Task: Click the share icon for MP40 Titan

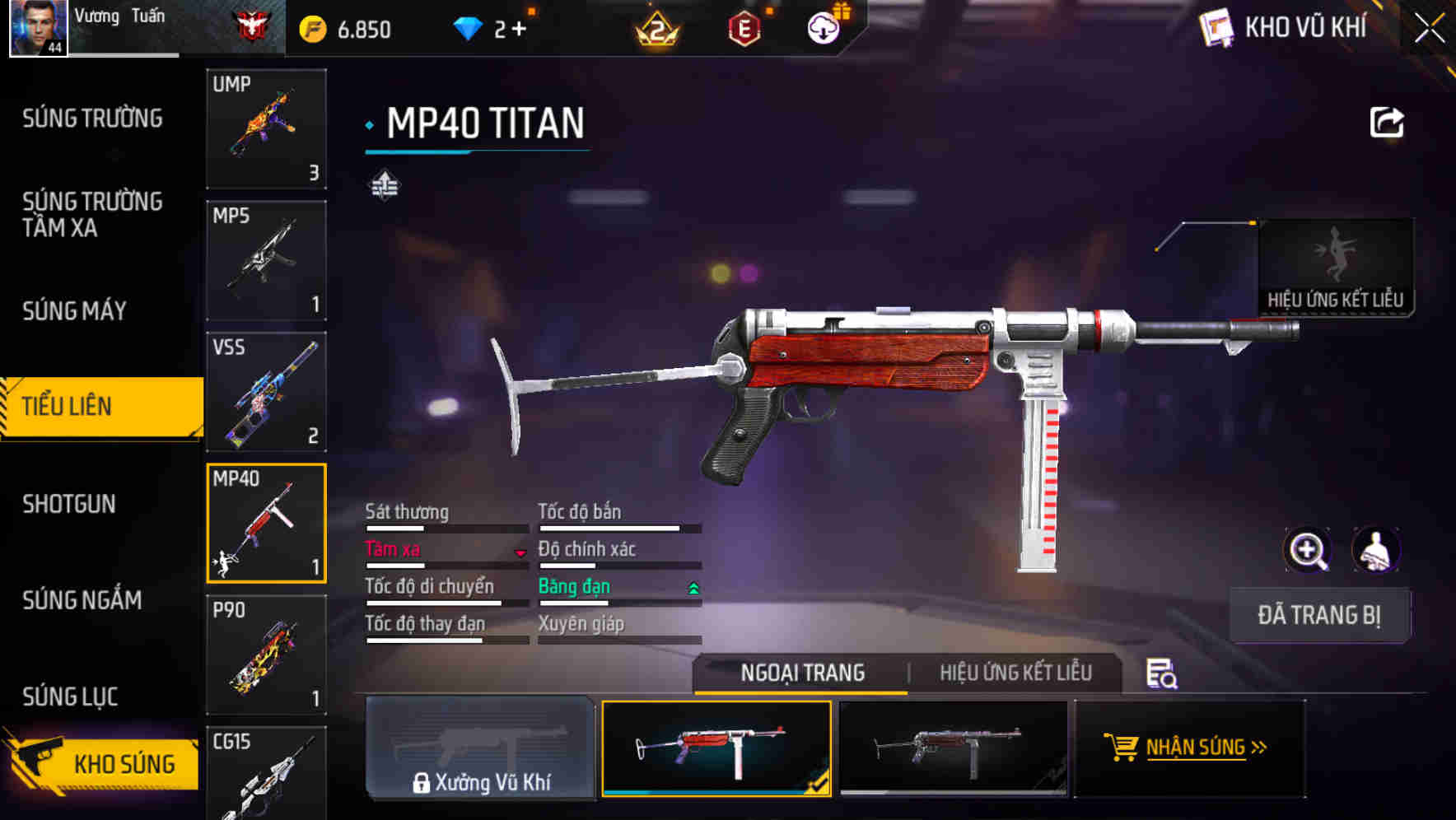Action: point(1386,123)
